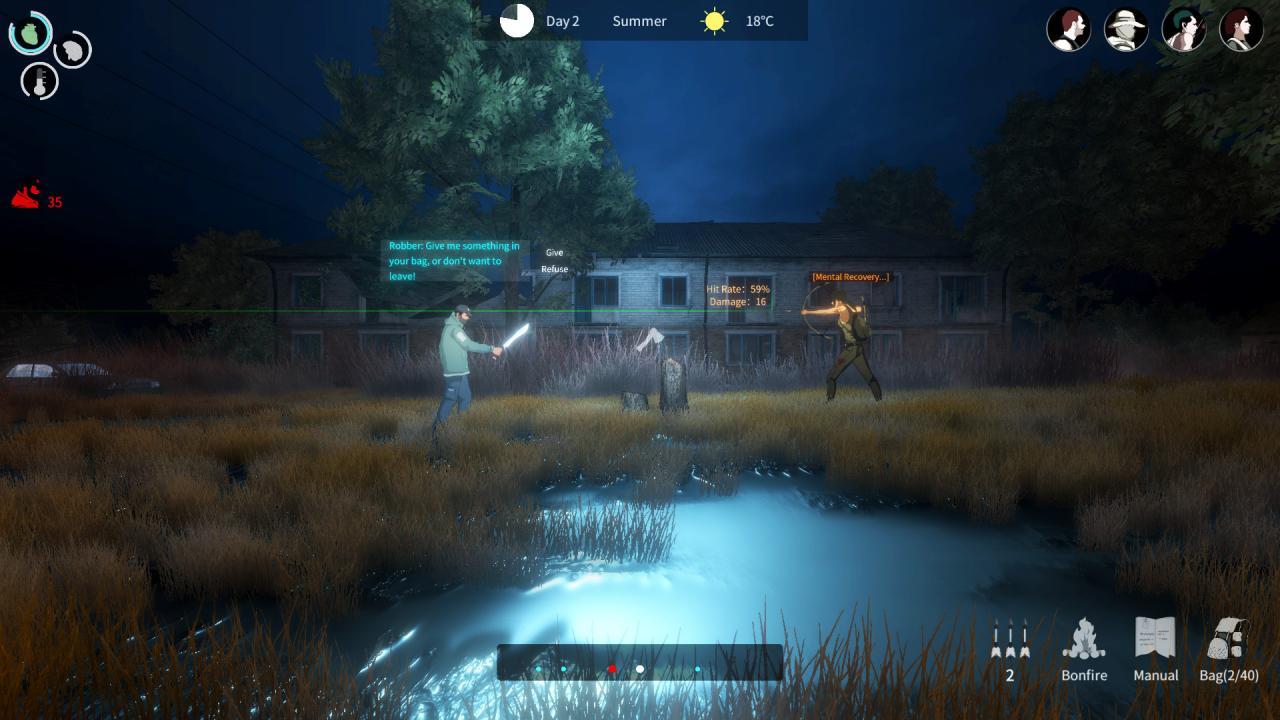Click the sun weather icon next to 18°C

pyautogui.click(x=713, y=20)
